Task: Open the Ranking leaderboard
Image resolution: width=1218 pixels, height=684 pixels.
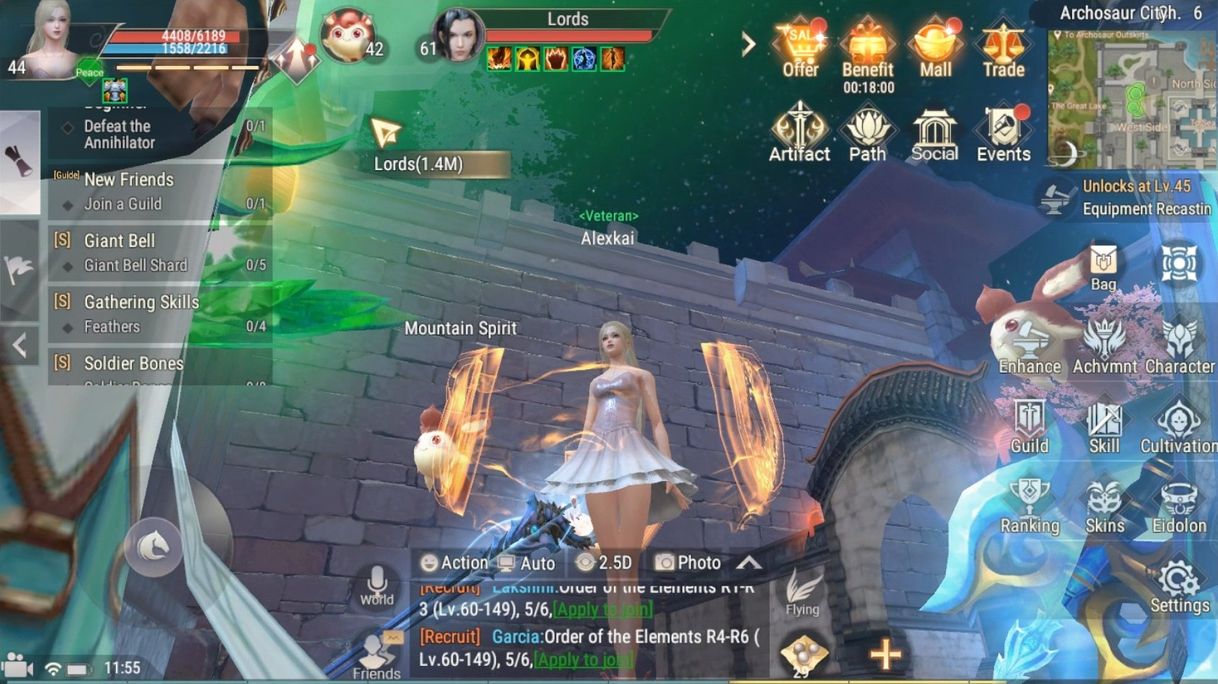Action: pyautogui.click(x=1029, y=505)
